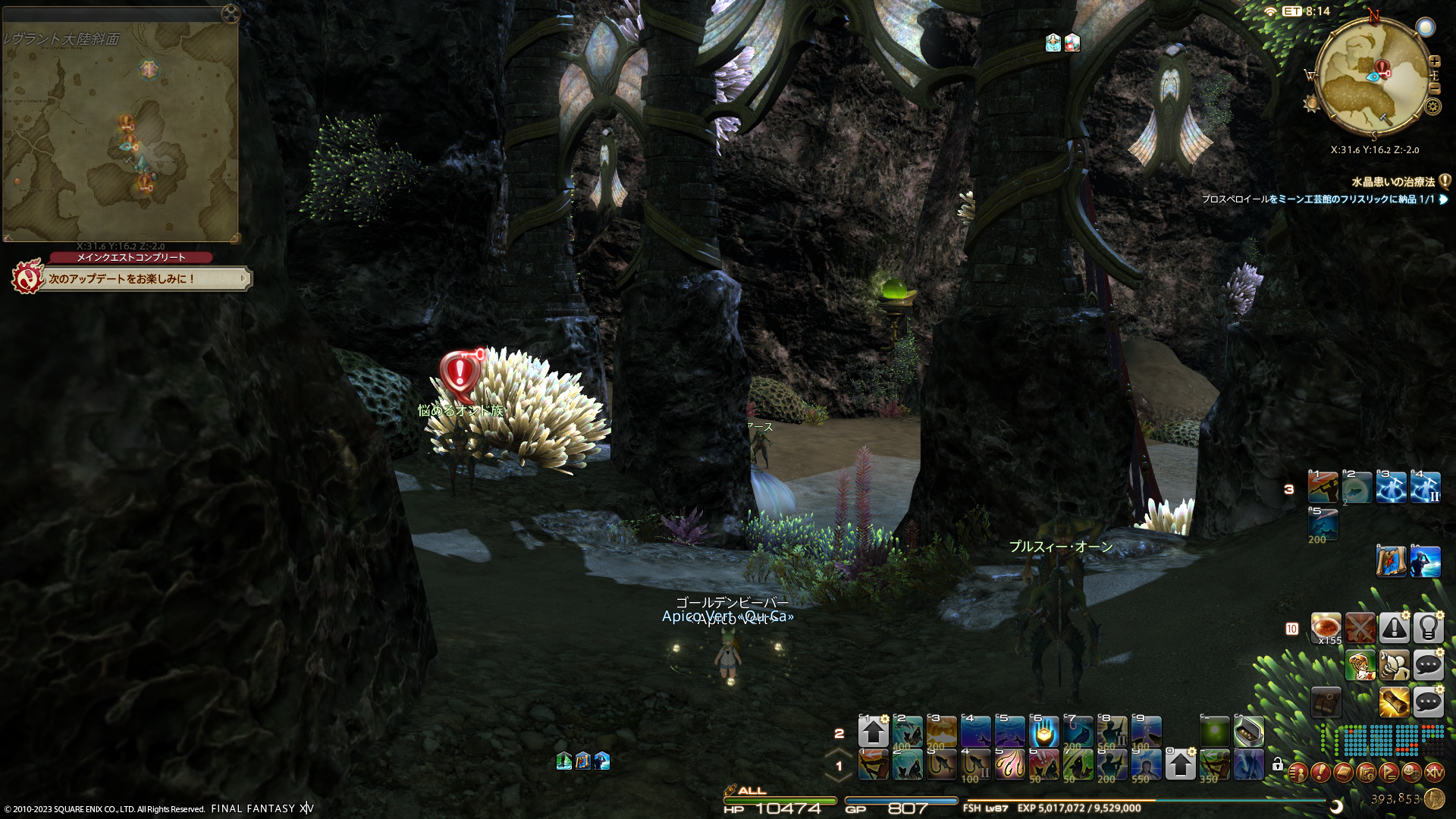Zoom in on the circular minimap
The height and width of the screenshot is (819, 1456).
1434,61
